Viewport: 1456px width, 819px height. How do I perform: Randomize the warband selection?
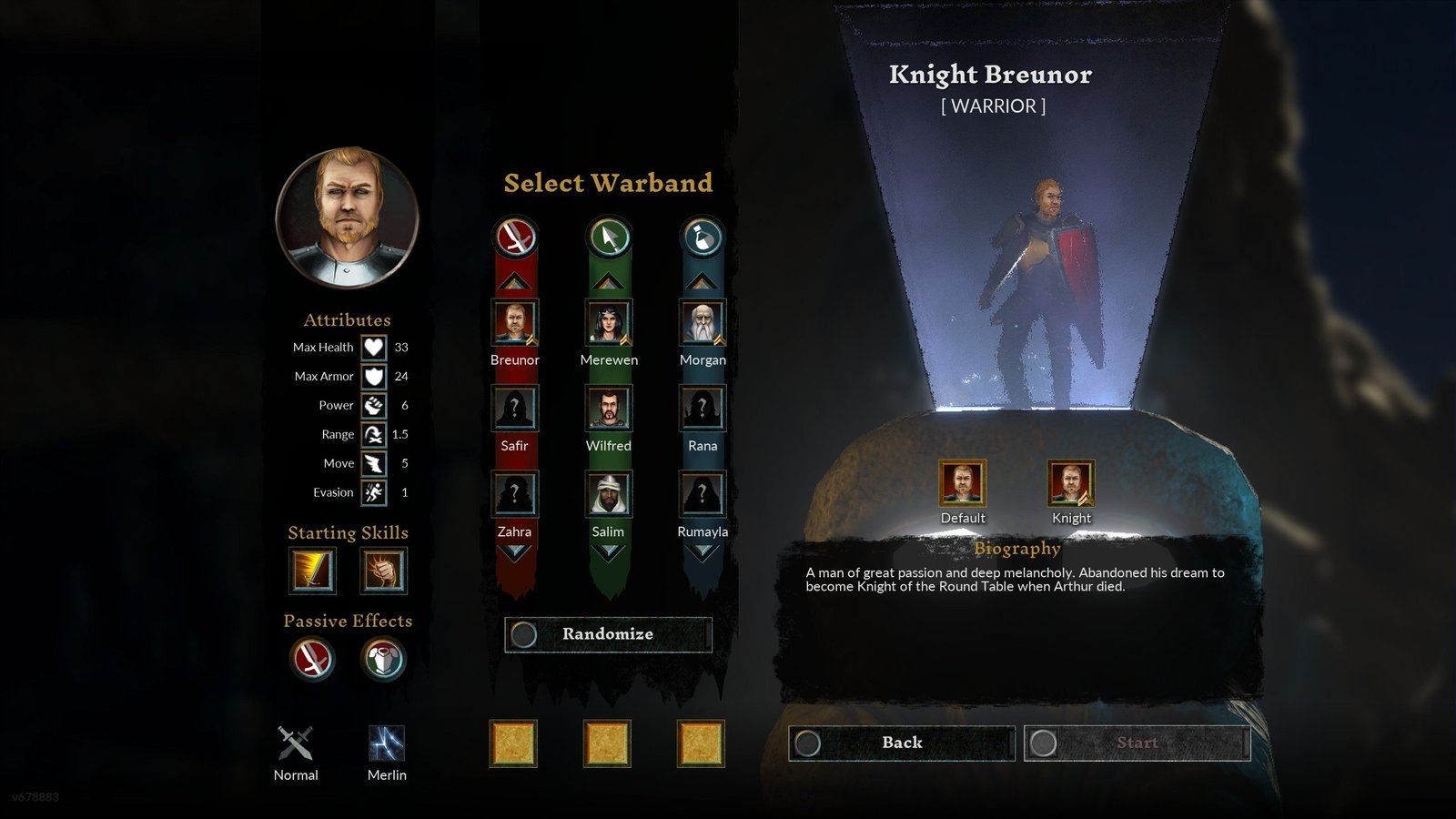click(608, 634)
